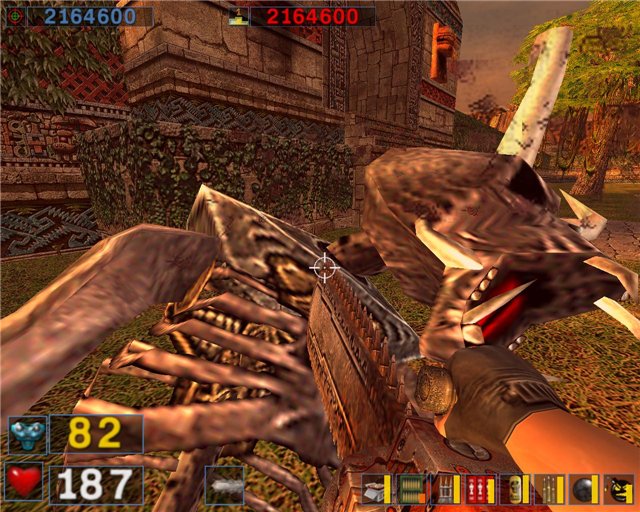Select the shotgun shells box icon
The image size is (640, 512).
coord(377,489)
